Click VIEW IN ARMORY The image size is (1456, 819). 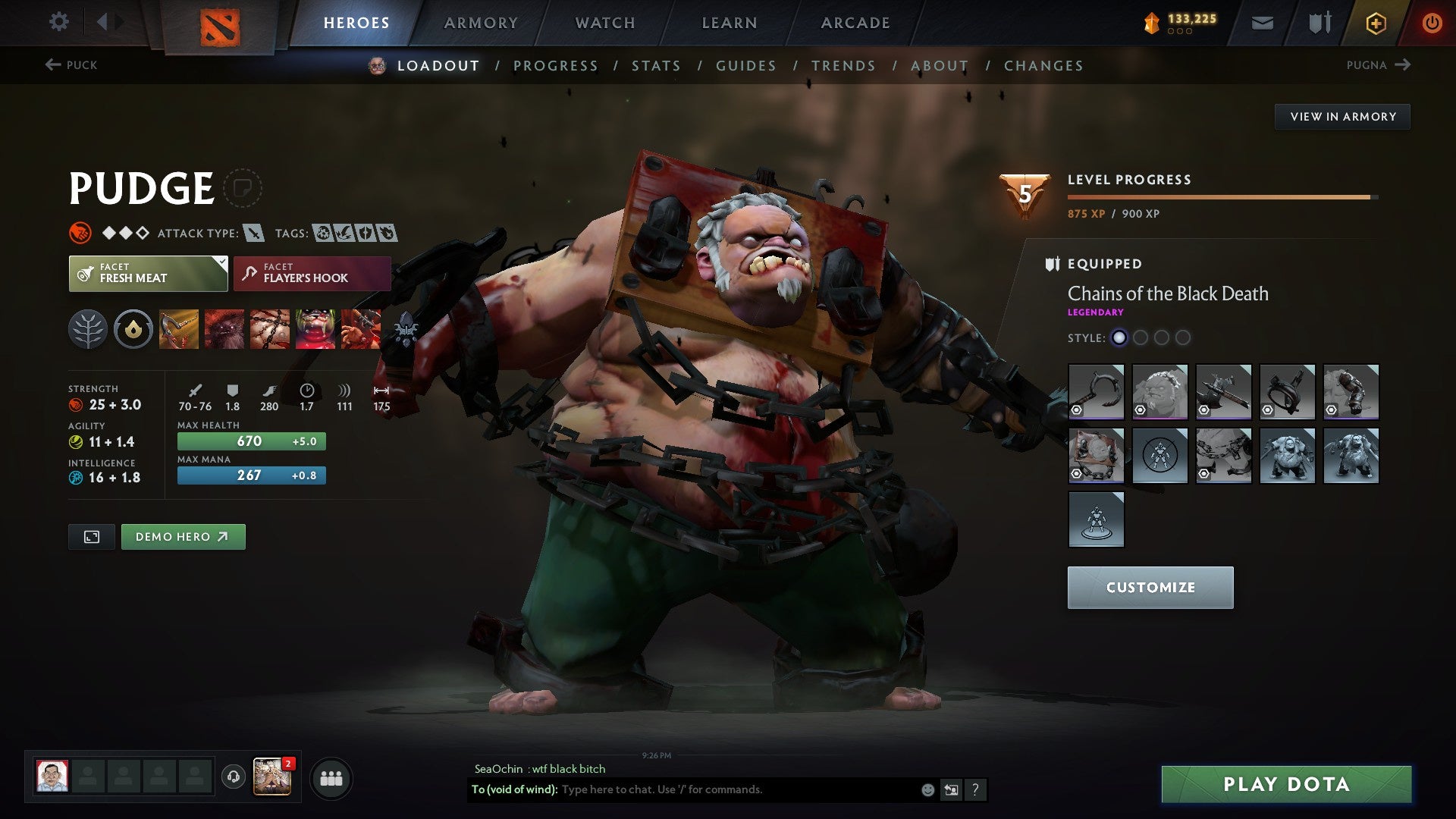(x=1342, y=116)
